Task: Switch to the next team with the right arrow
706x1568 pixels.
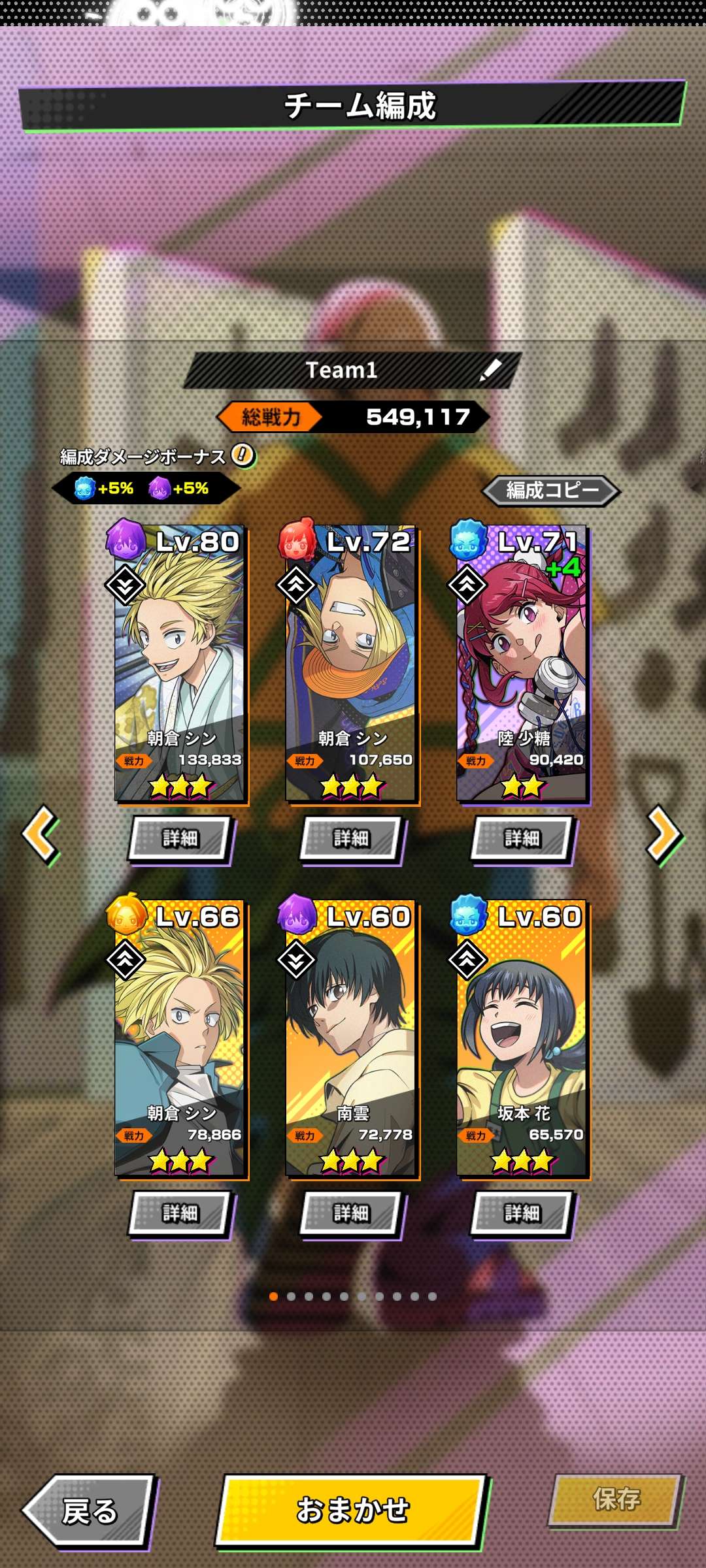Action: point(664,834)
